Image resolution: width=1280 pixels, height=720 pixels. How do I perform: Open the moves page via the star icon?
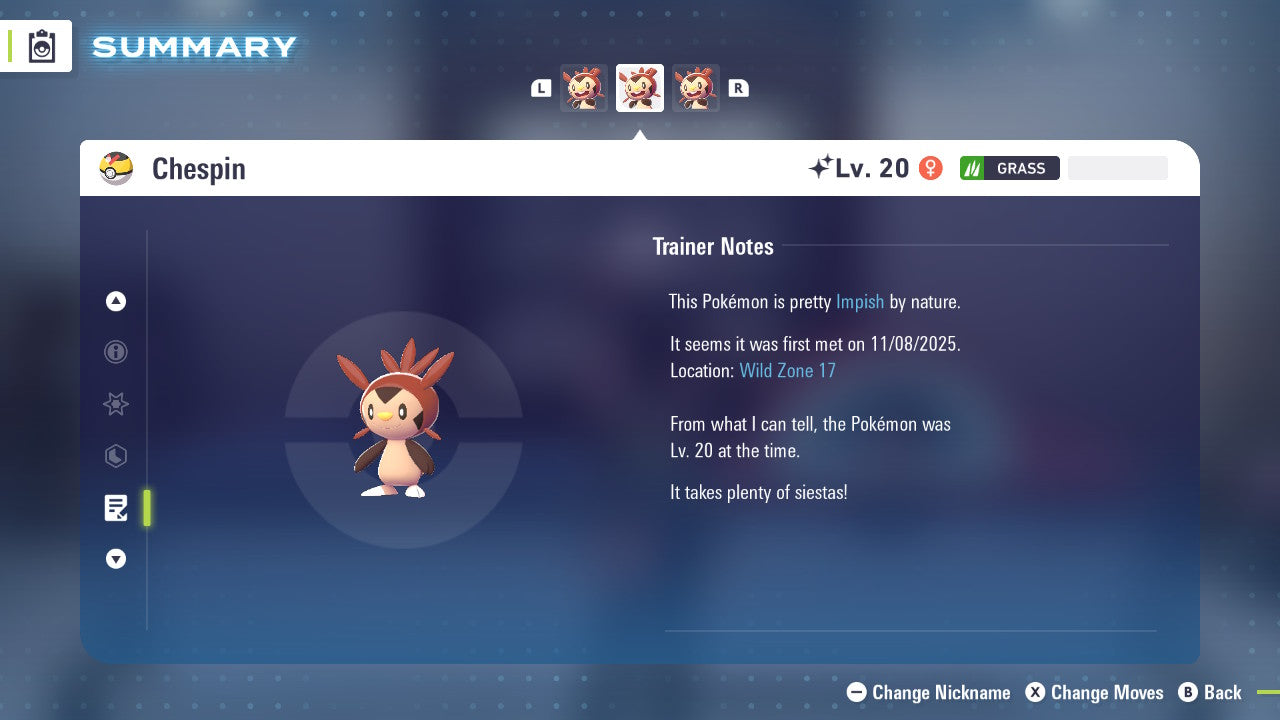click(x=115, y=404)
